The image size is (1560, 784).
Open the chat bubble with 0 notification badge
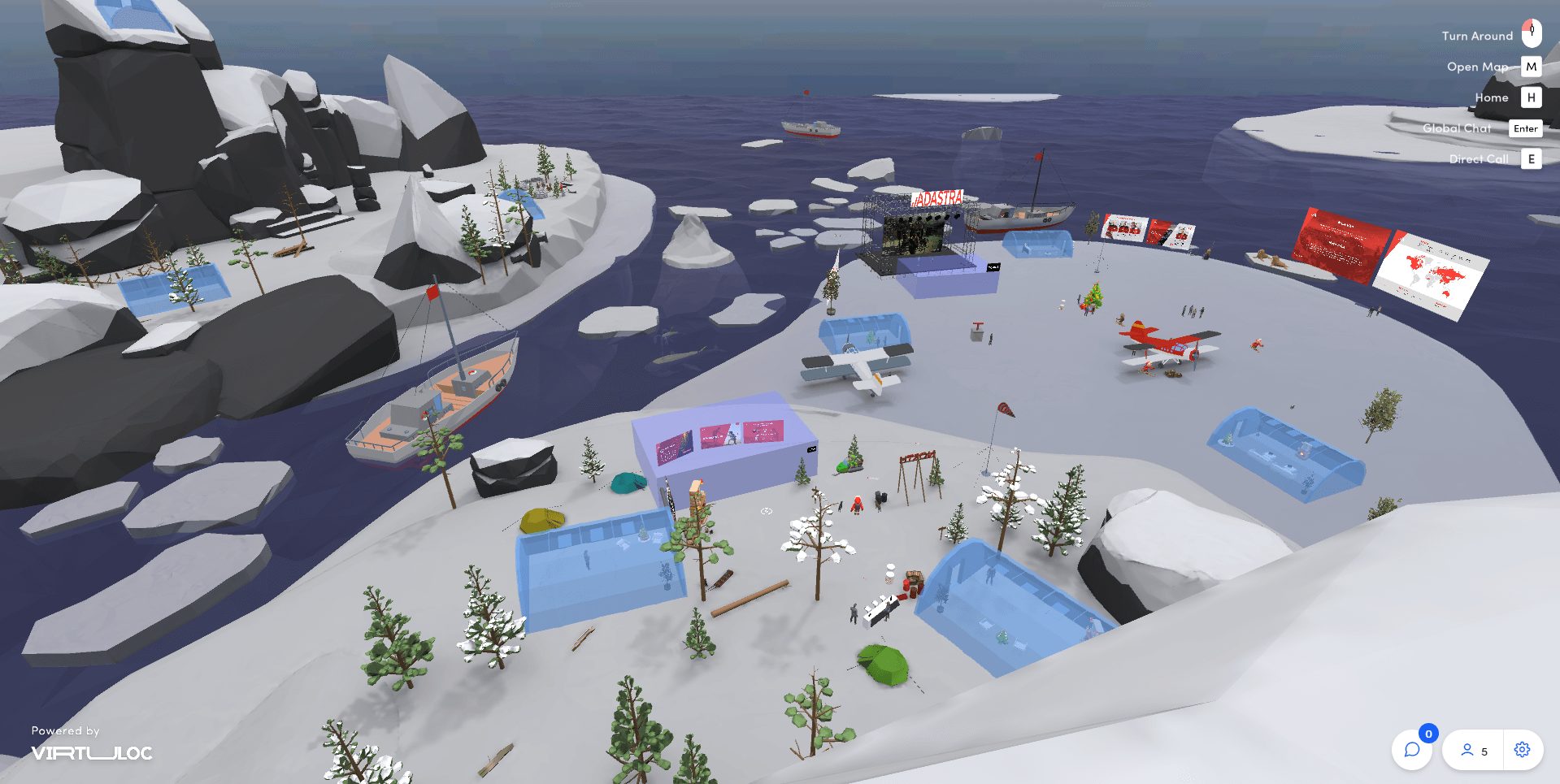1412,750
